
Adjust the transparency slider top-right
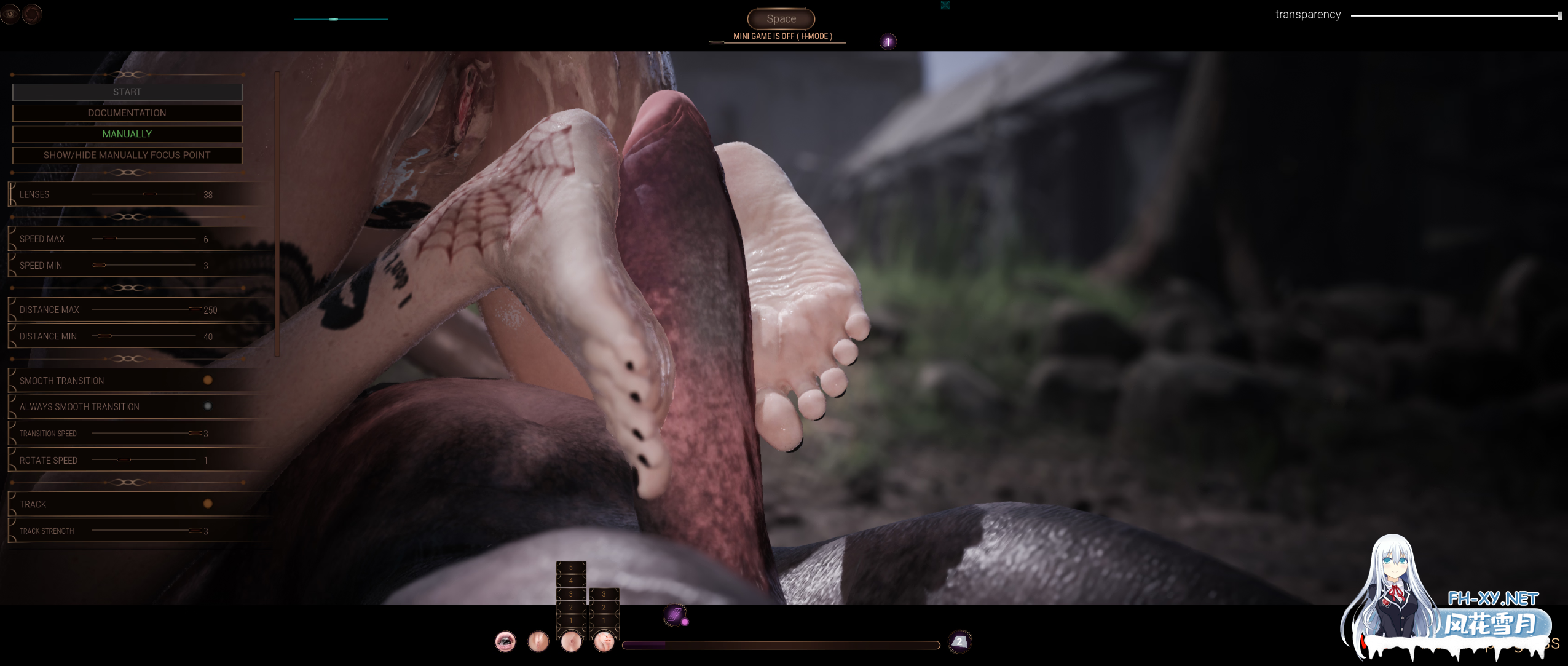(1455, 14)
